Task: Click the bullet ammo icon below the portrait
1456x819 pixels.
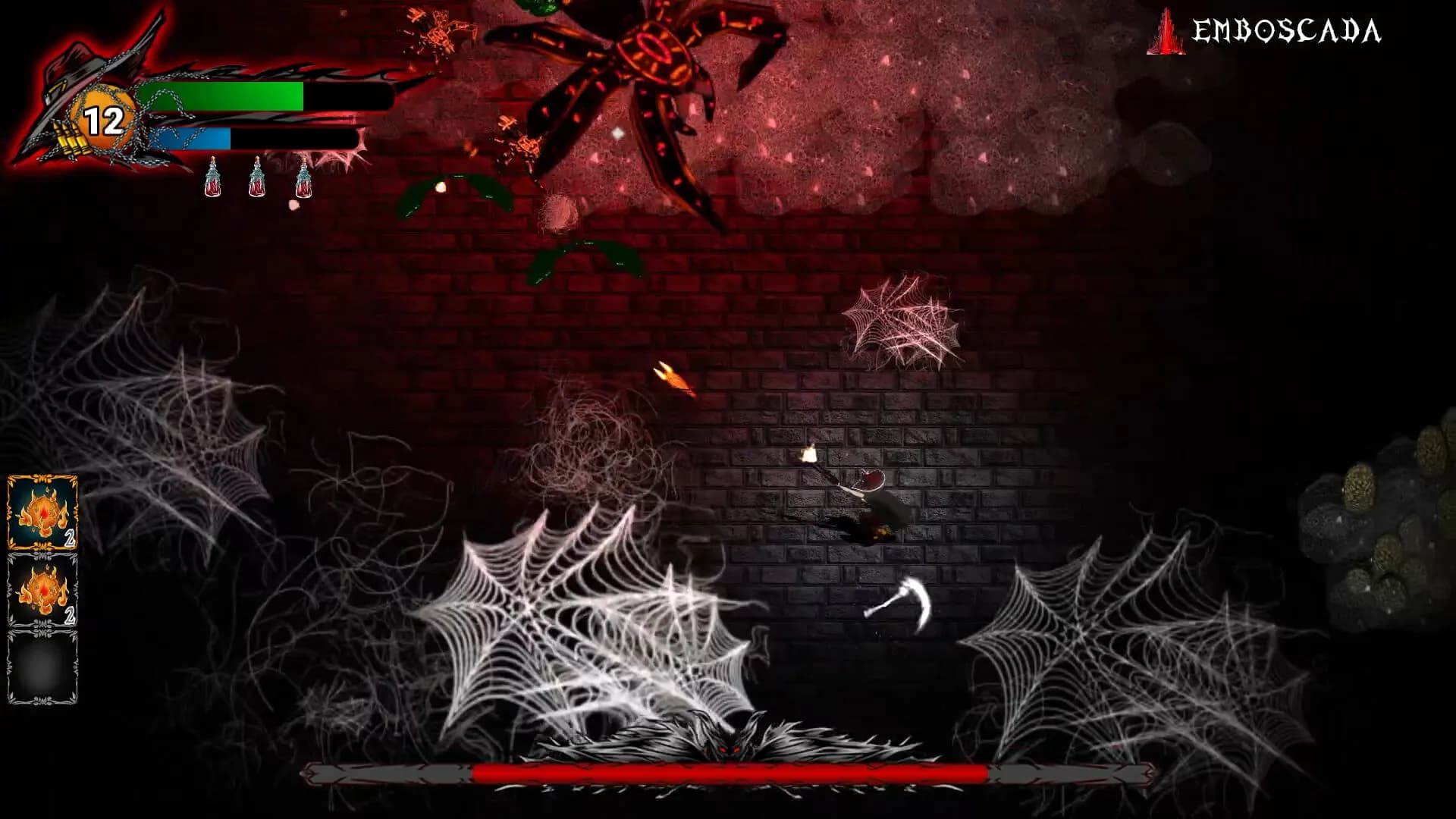Action: point(70,139)
